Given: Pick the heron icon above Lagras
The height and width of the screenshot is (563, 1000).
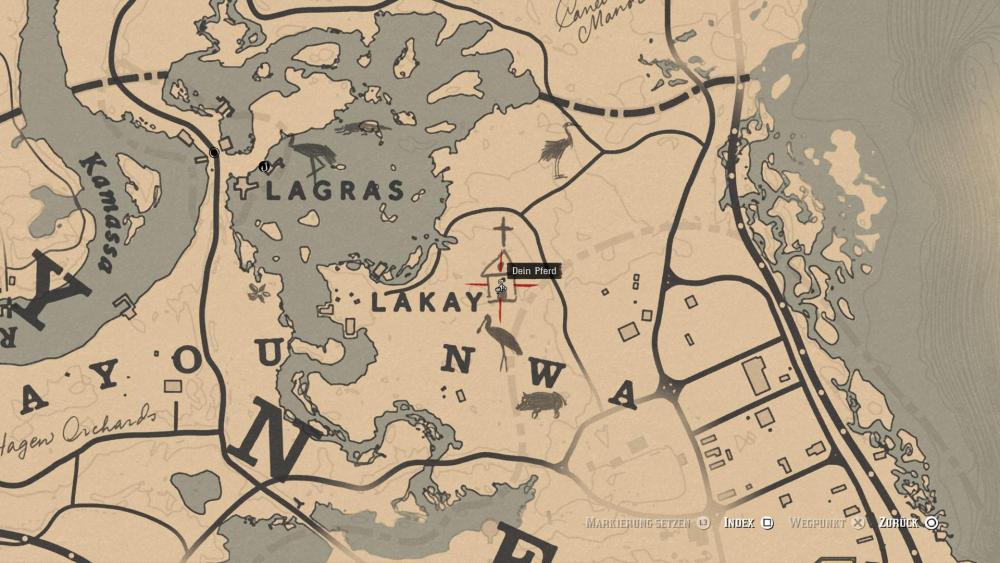Looking at the screenshot, I should (314, 157).
